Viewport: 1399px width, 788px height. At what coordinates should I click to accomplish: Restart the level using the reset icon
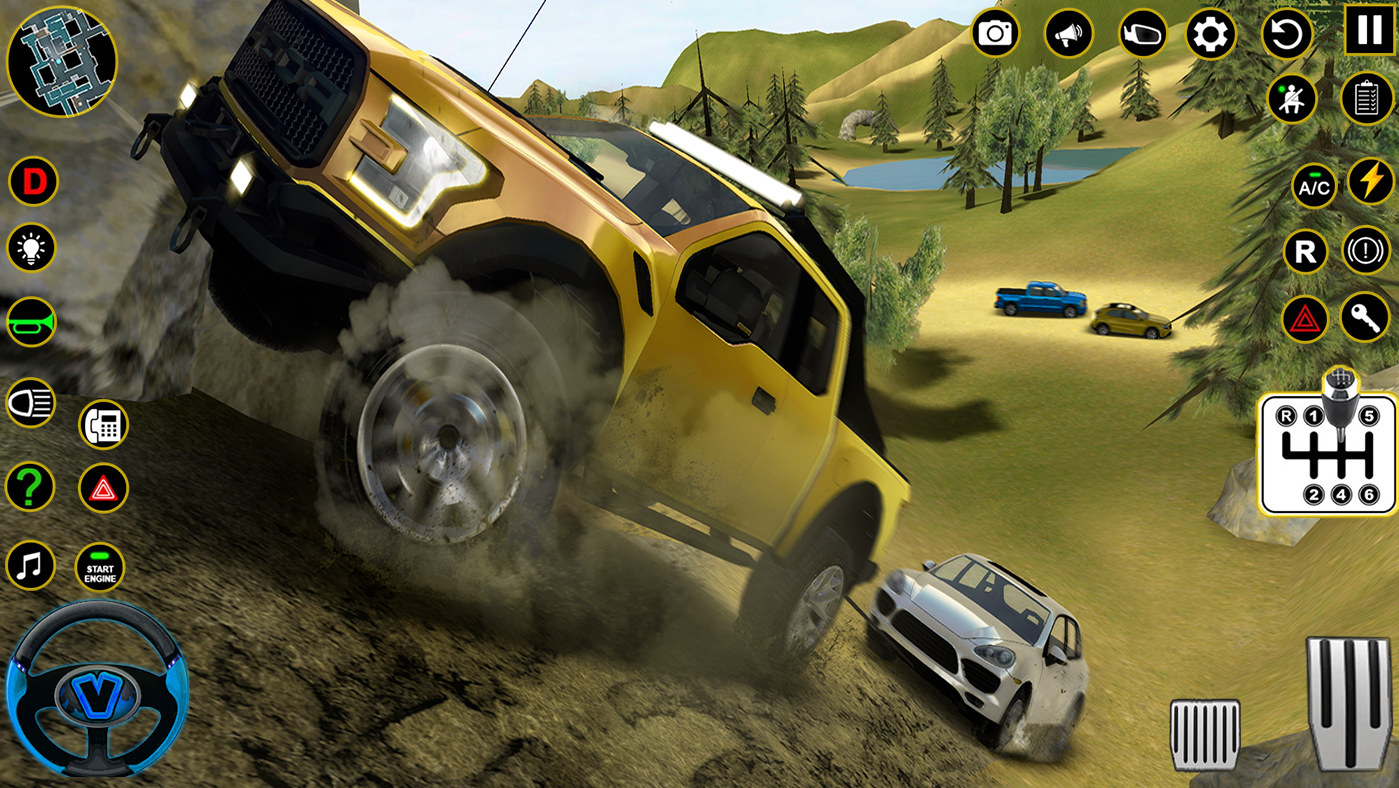(x=1288, y=35)
